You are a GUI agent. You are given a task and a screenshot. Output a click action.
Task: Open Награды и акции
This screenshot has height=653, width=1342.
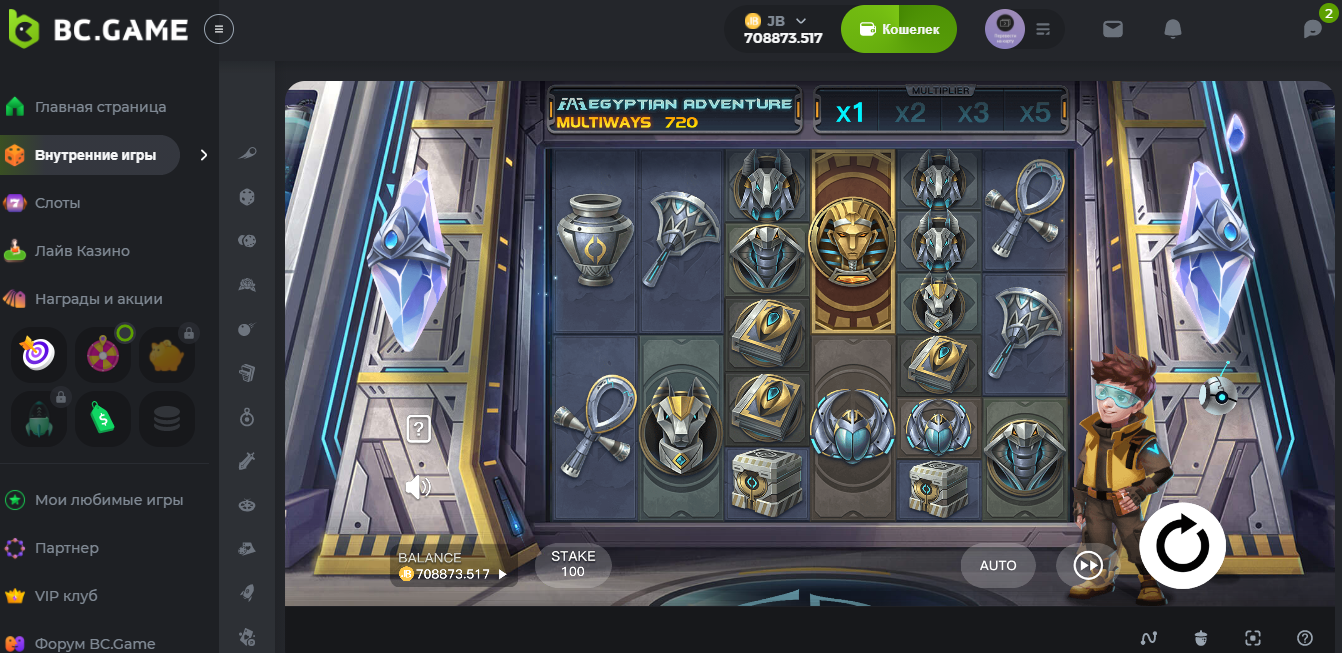[98, 299]
